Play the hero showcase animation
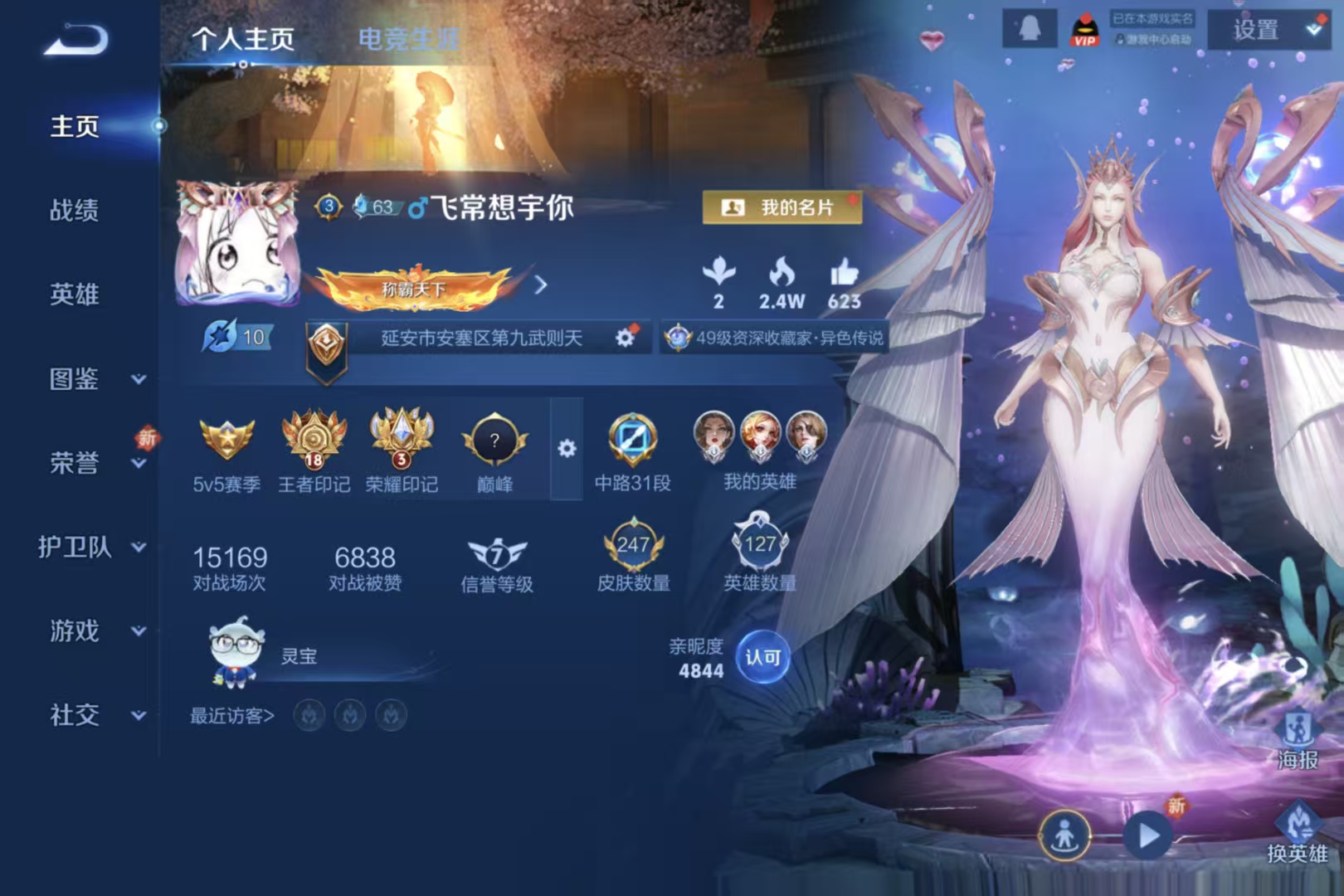Screen dimensions: 1344x896 point(1148,835)
